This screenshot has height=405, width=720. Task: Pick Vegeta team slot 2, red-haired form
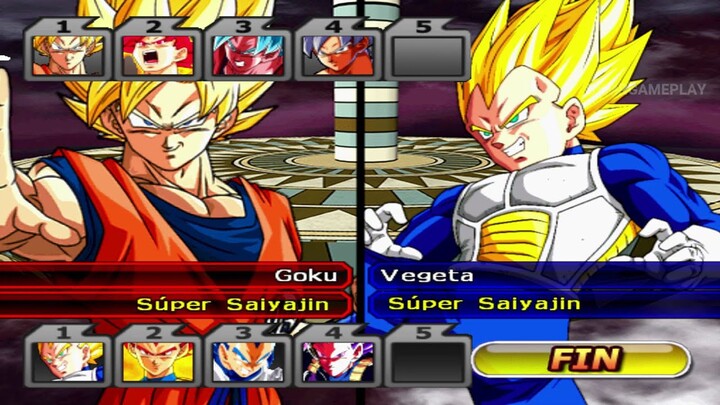pos(157,361)
